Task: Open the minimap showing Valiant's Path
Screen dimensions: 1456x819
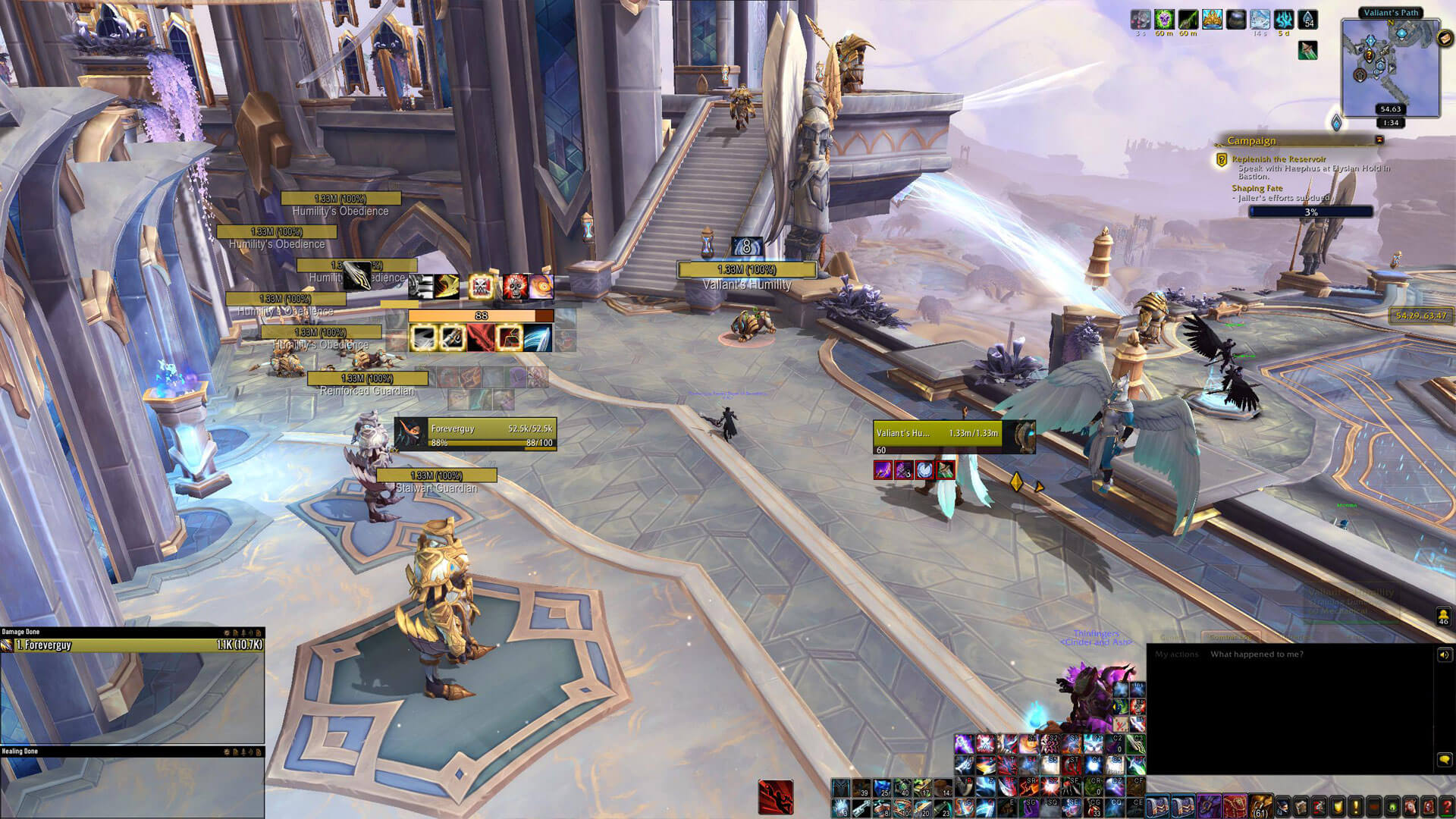Action: point(1389,67)
